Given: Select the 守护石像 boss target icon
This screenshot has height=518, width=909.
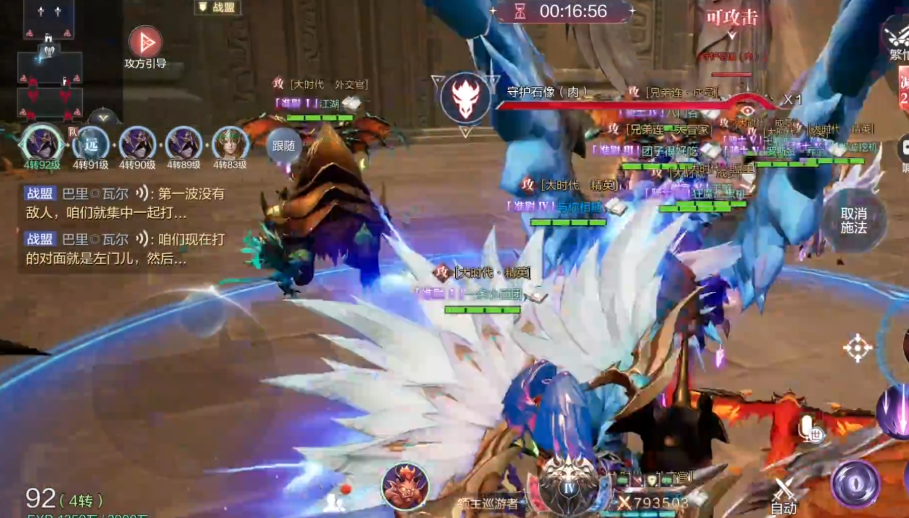Looking at the screenshot, I should (x=463, y=97).
